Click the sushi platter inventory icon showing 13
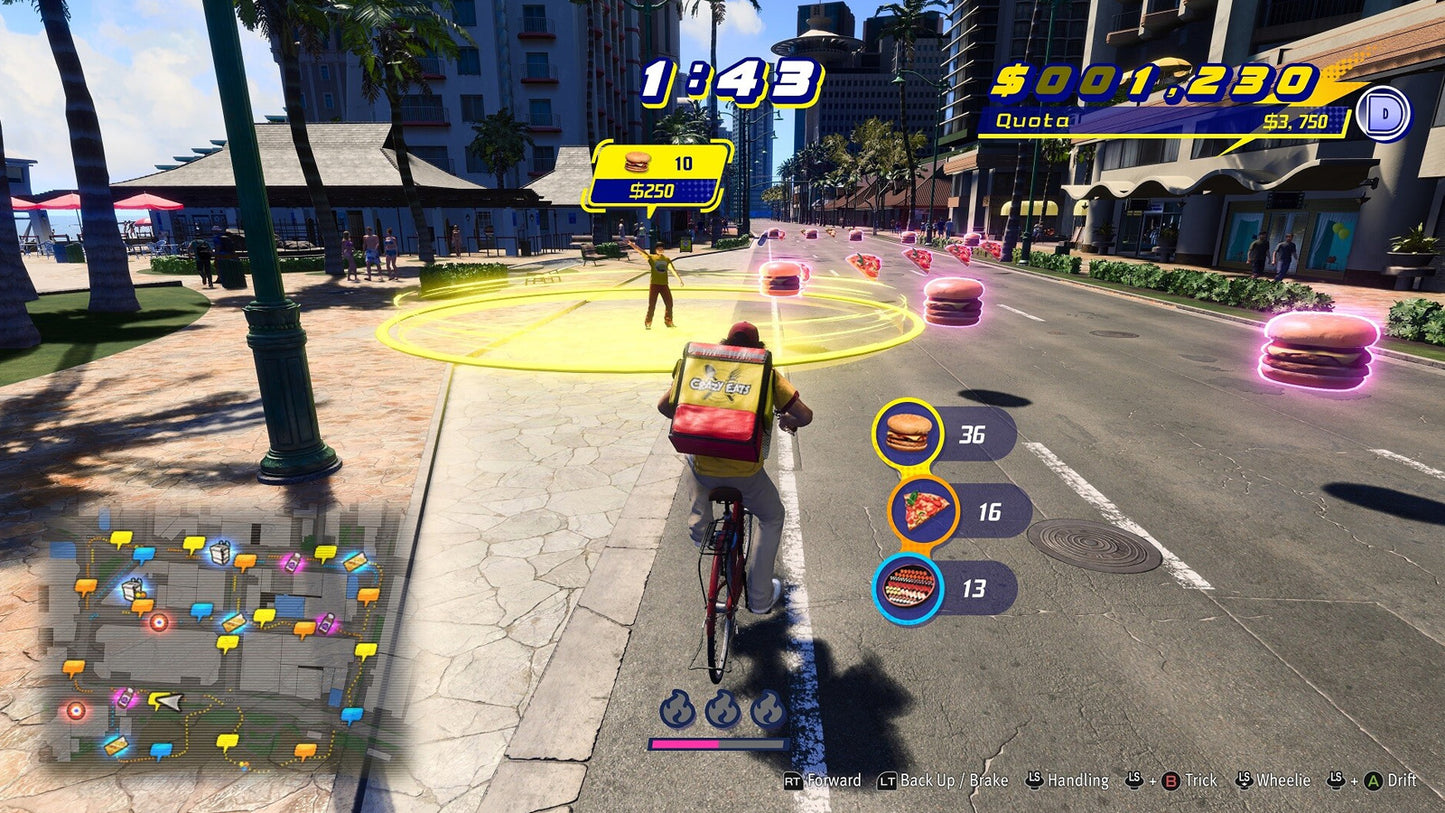This screenshot has width=1445, height=813. click(909, 581)
